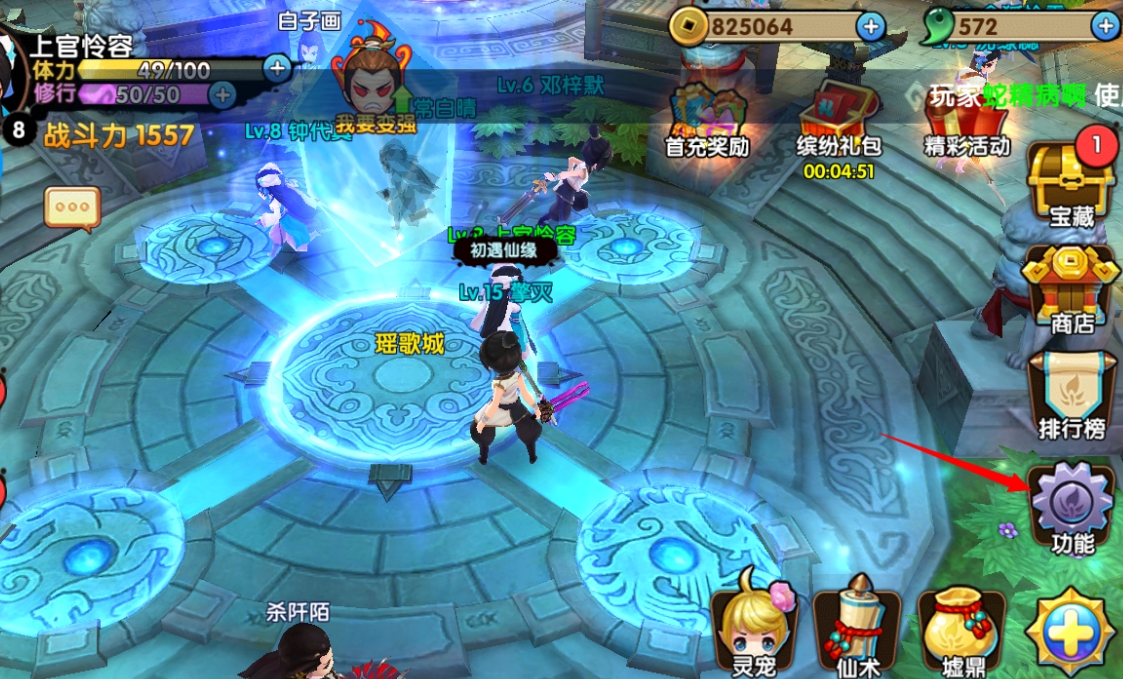1123x679 pixels.
Task: Claim the 首充奖励 first-recharge reward
Action: (x=707, y=117)
